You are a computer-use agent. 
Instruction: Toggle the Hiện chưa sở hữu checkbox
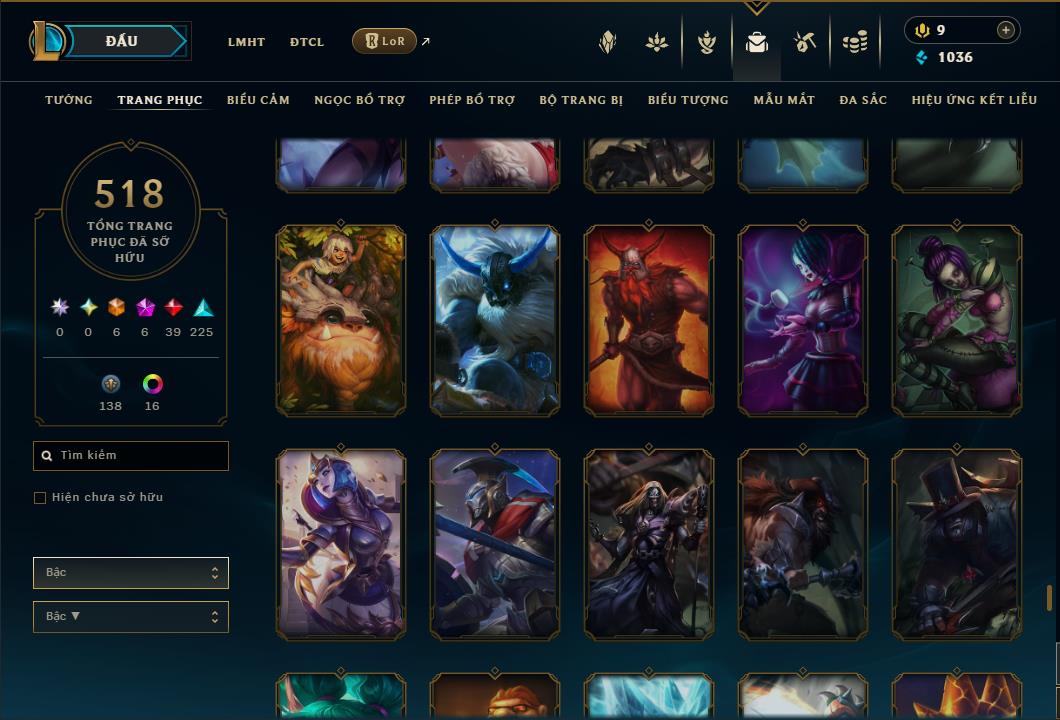click(x=40, y=498)
